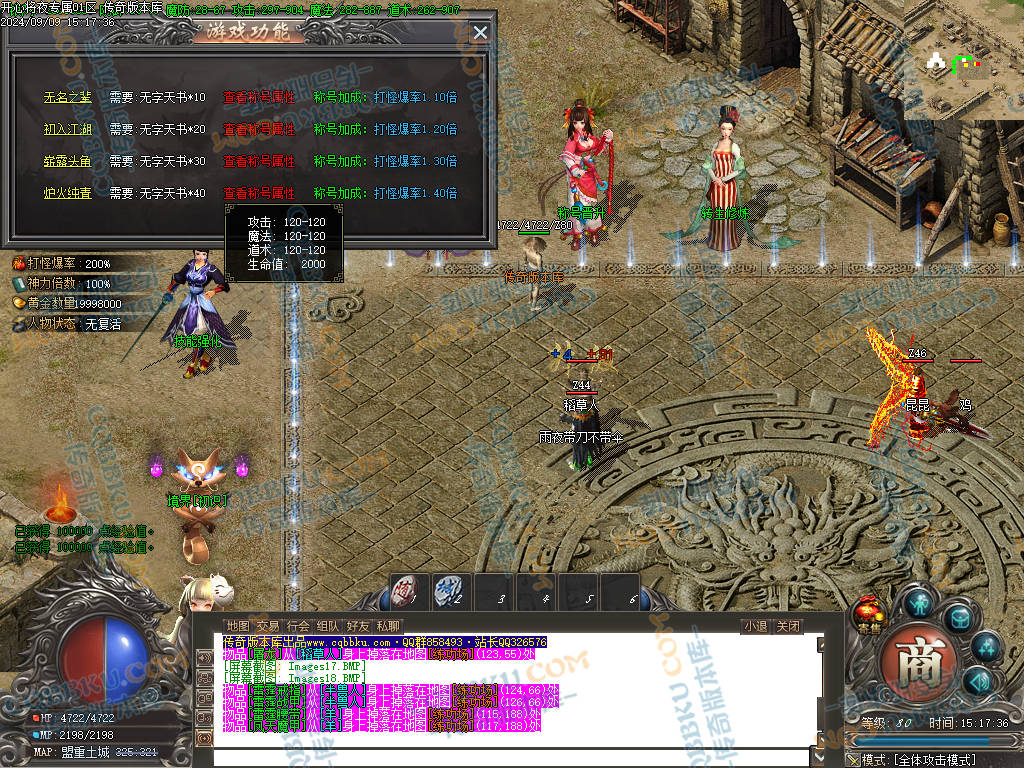Open the 交易 trade tab

[267, 626]
